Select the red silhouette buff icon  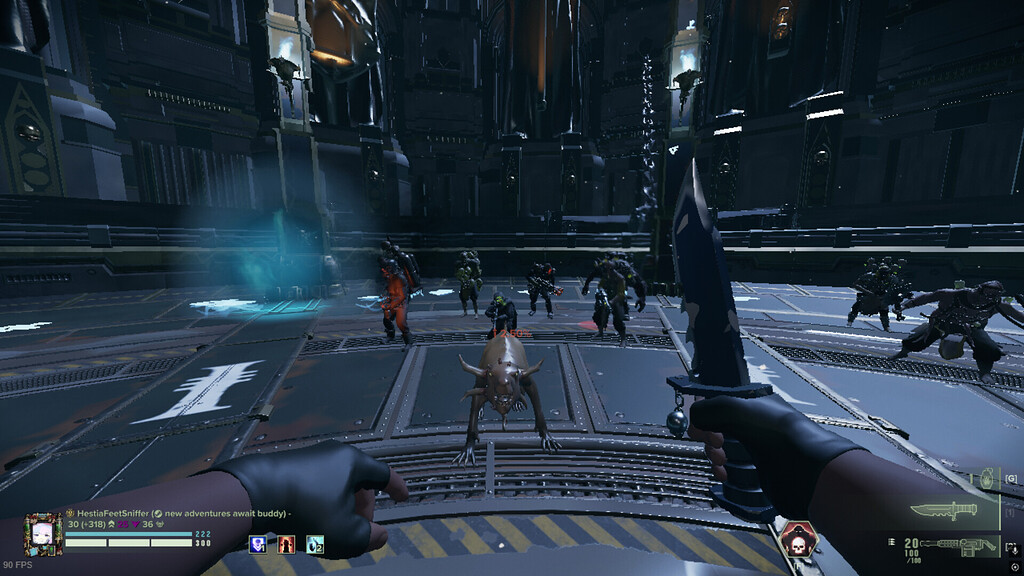[286, 544]
